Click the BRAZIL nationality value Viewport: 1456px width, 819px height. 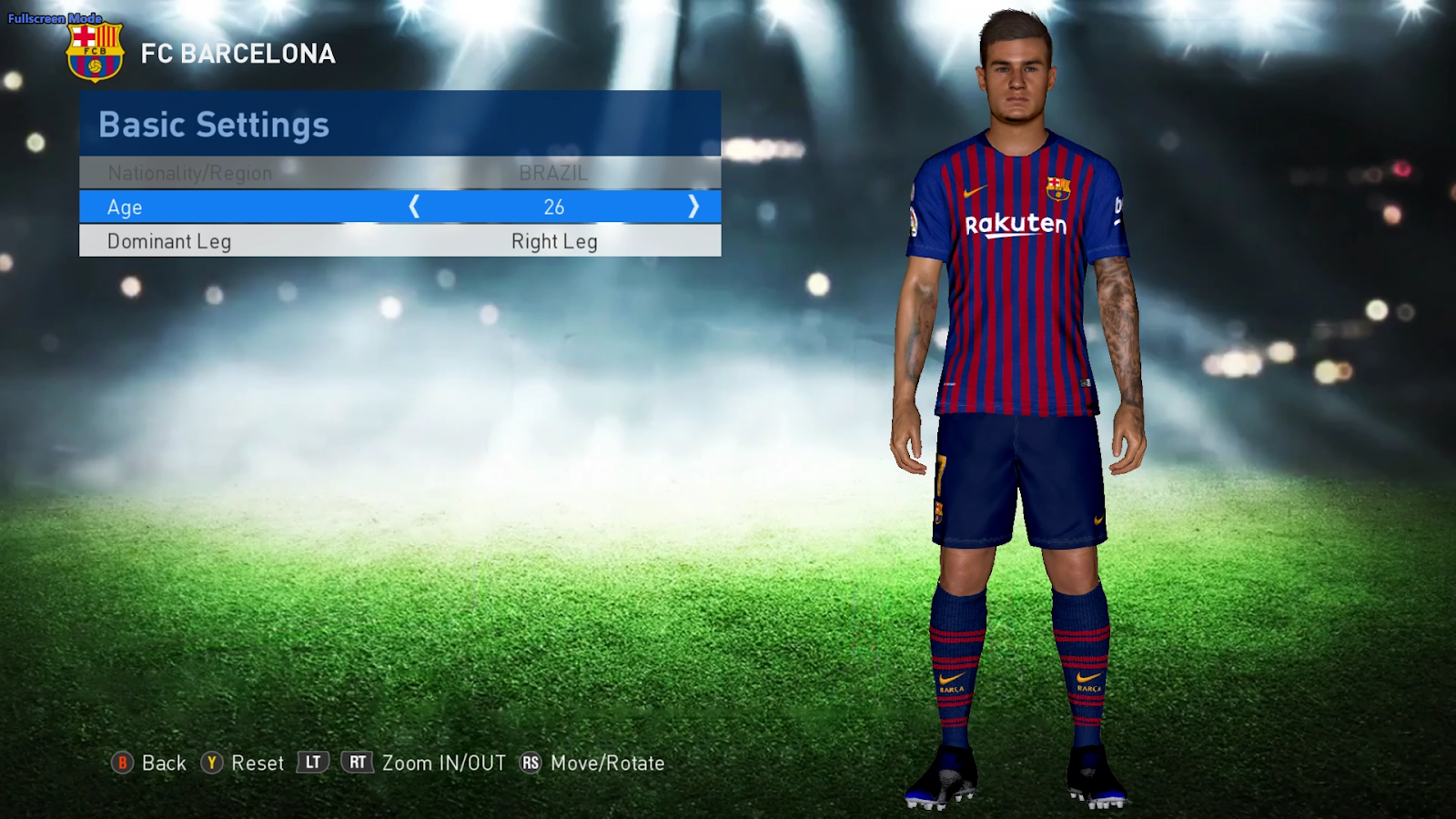coord(554,172)
